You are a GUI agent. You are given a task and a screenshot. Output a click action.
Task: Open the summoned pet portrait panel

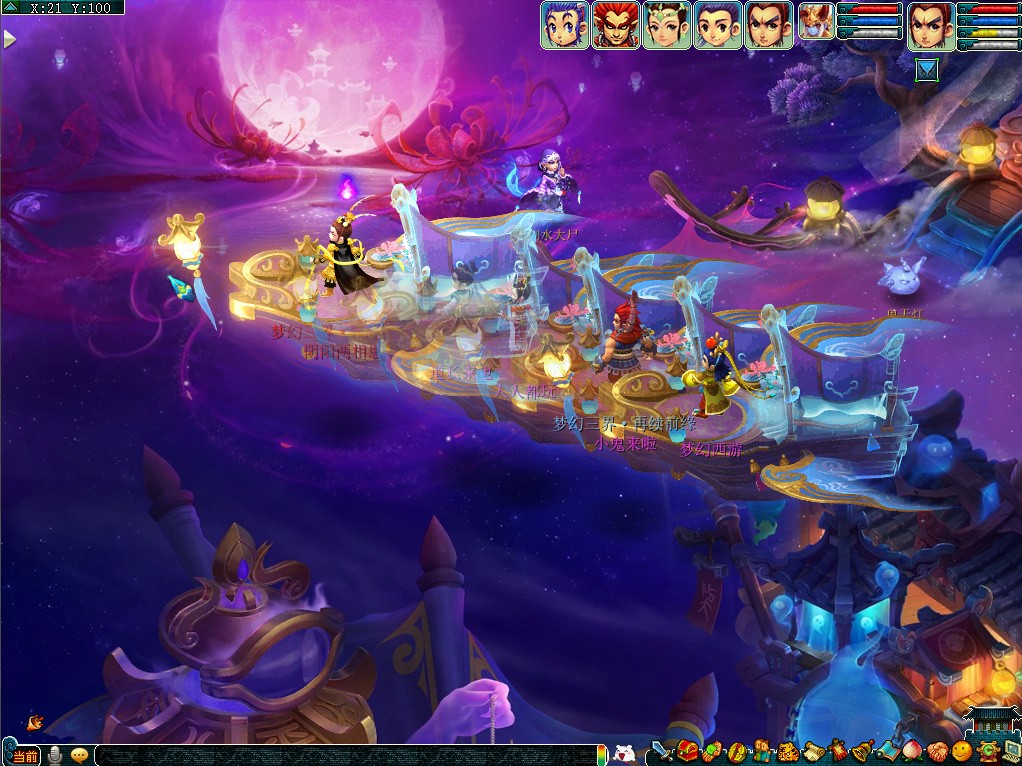816,21
